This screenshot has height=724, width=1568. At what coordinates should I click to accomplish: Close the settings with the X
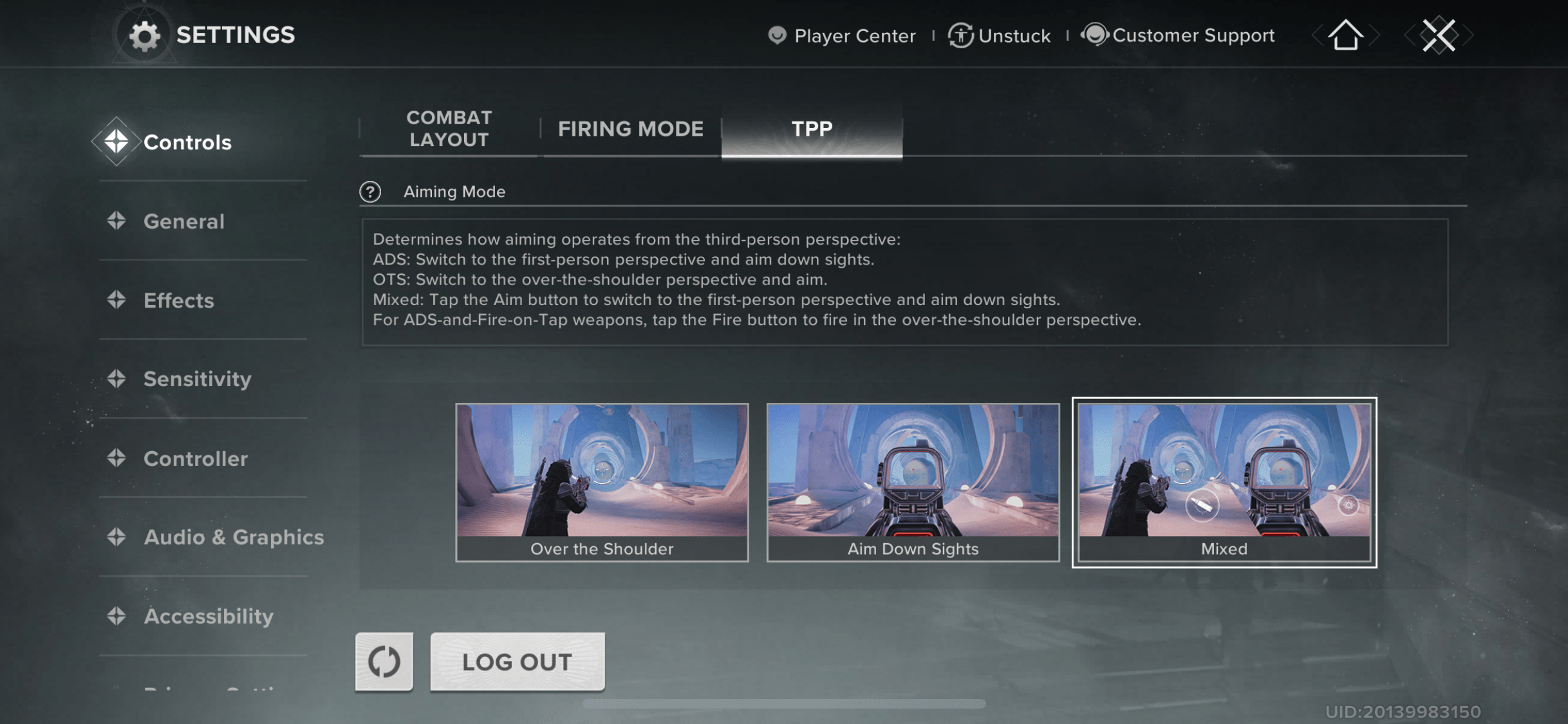1439,35
